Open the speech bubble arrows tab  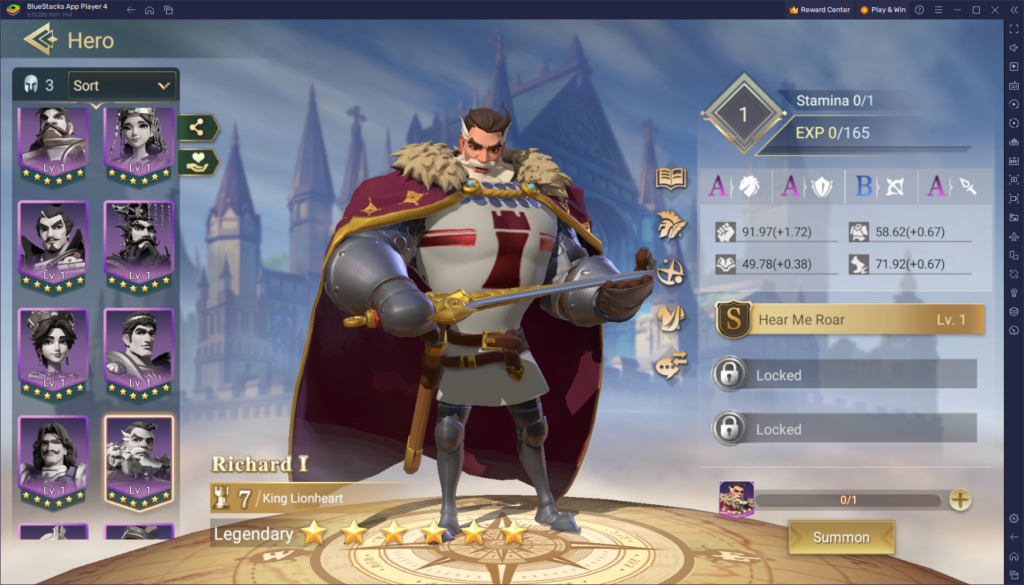pyautogui.click(x=670, y=366)
